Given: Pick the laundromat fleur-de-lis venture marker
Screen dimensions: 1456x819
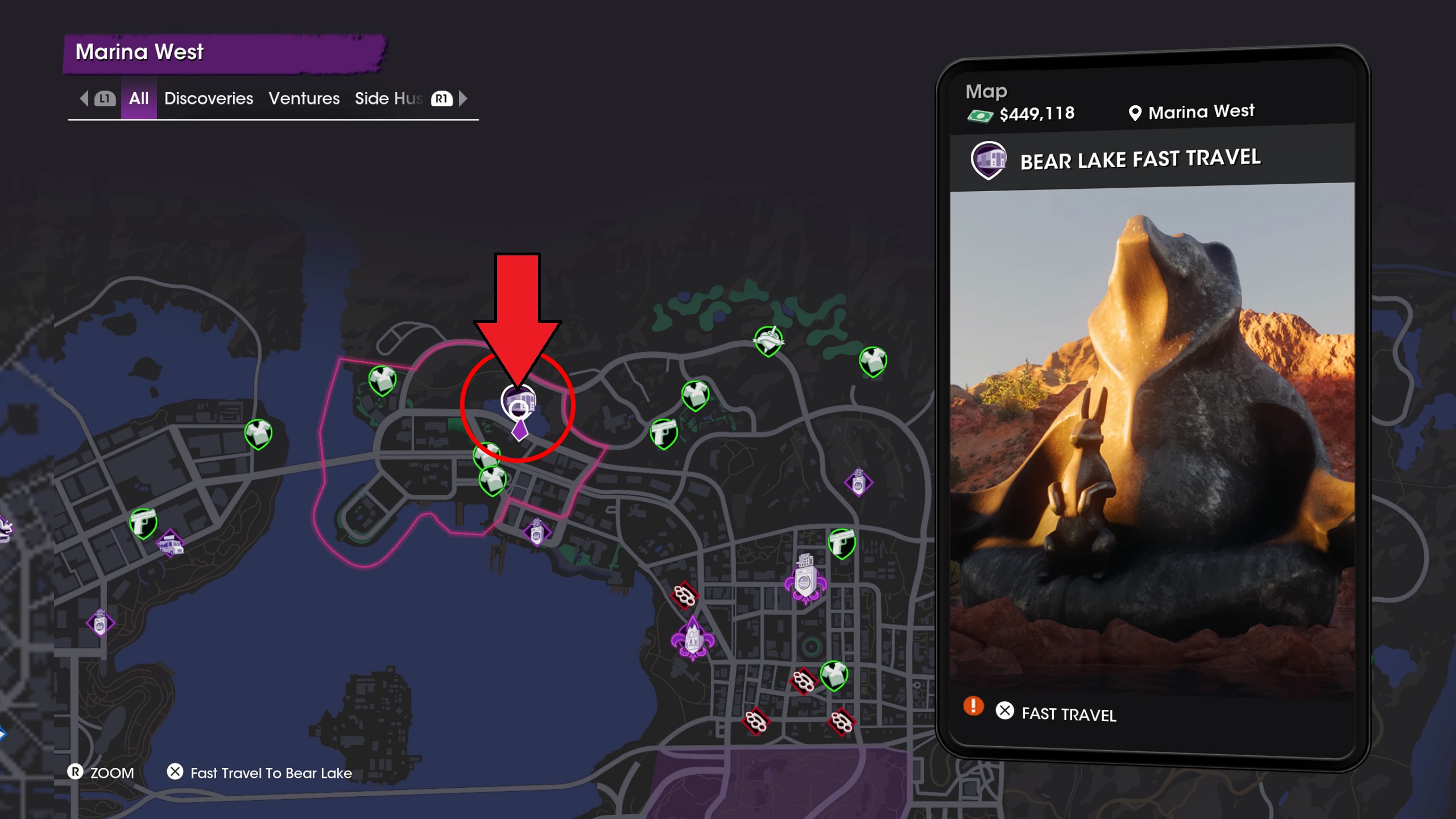Looking at the screenshot, I should [x=805, y=579].
